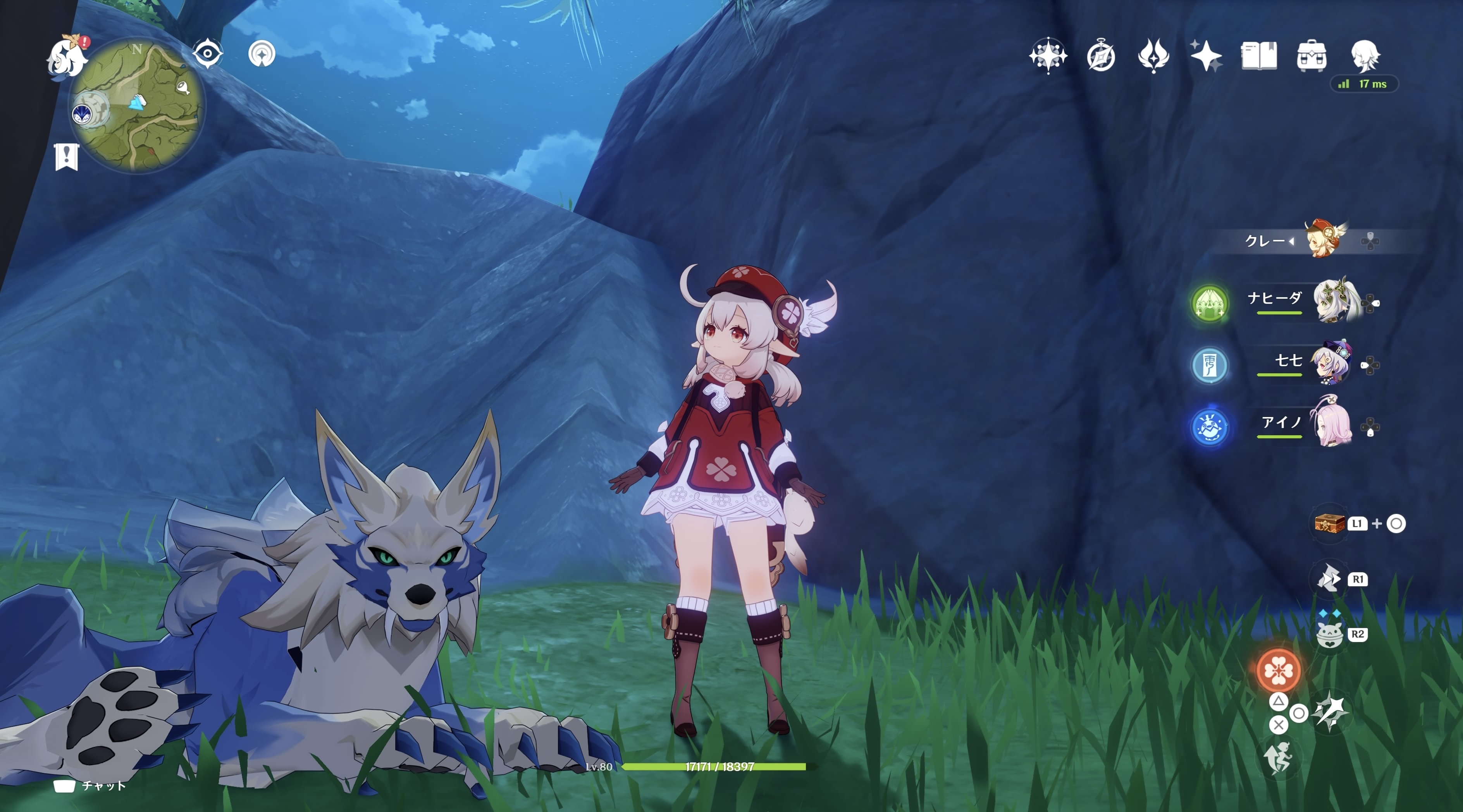Activate Klee's red clover elemental skill
The image size is (1463, 812).
pyautogui.click(x=1279, y=670)
